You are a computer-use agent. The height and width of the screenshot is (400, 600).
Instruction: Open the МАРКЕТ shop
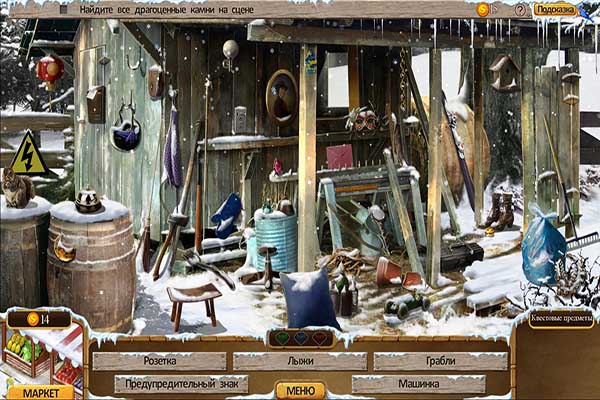click(x=40, y=392)
